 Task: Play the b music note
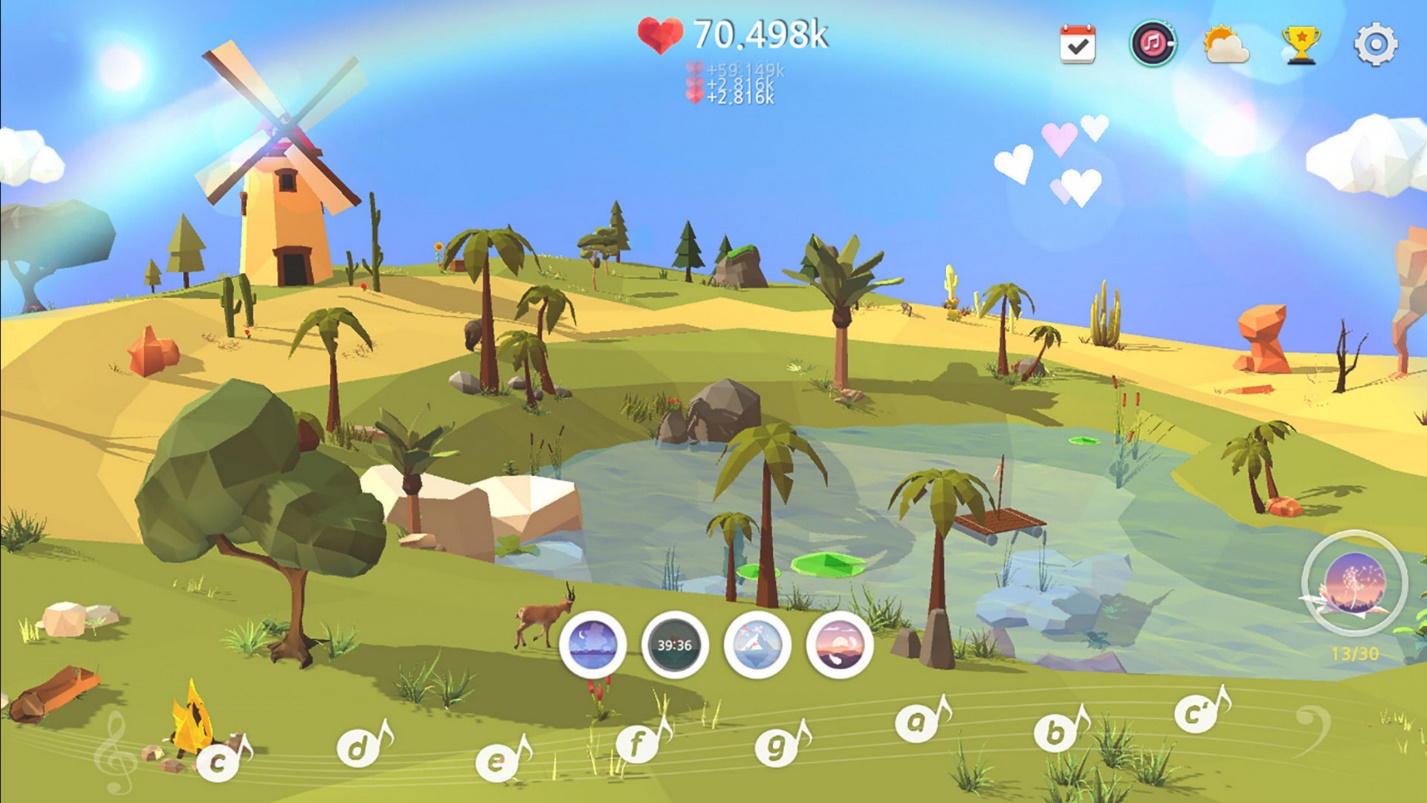pos(1056,732)
